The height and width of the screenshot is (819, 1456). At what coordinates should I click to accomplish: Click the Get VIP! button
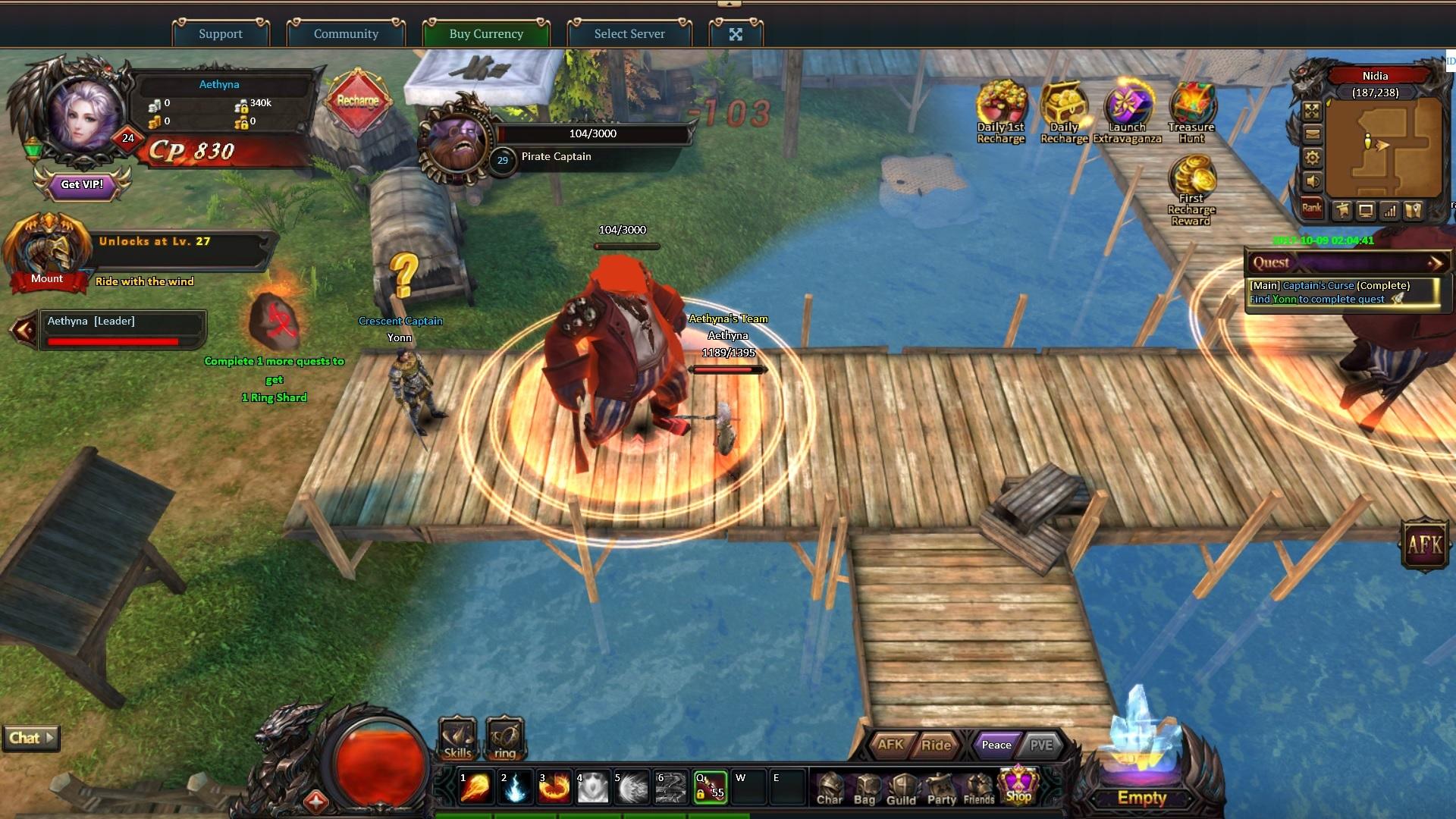(x=82, y=184)
